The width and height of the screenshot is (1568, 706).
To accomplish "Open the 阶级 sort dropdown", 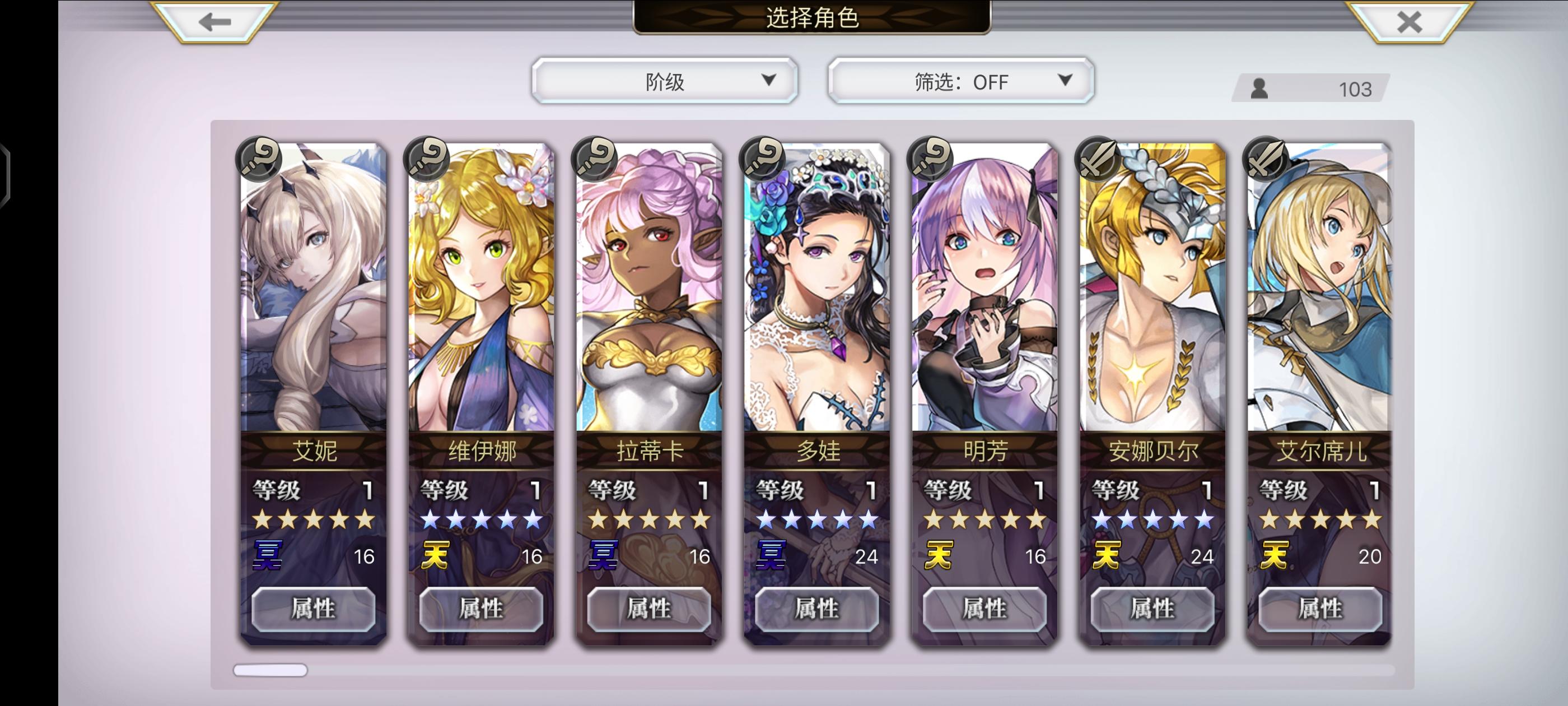I will tap(665, 80).
